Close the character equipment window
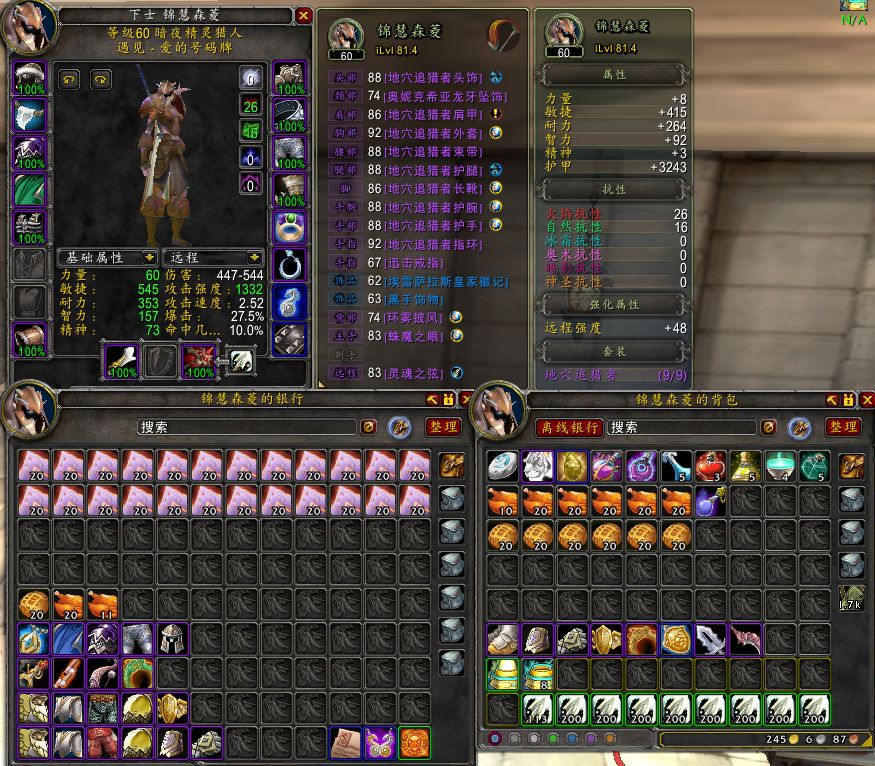The height and width of the screenshot is (766, 875). tap(304, 16)
